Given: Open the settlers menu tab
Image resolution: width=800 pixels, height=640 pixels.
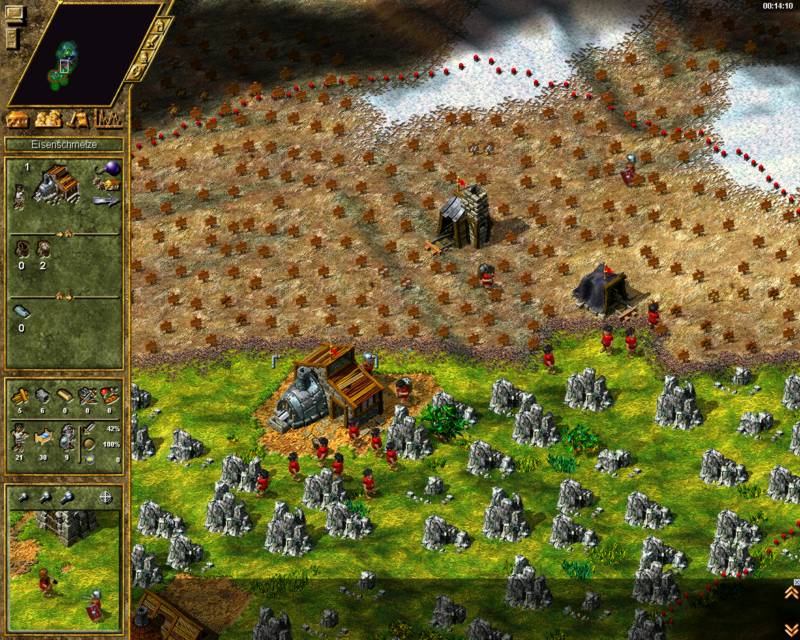Looking at the screenshot, I should coord(48,119).
